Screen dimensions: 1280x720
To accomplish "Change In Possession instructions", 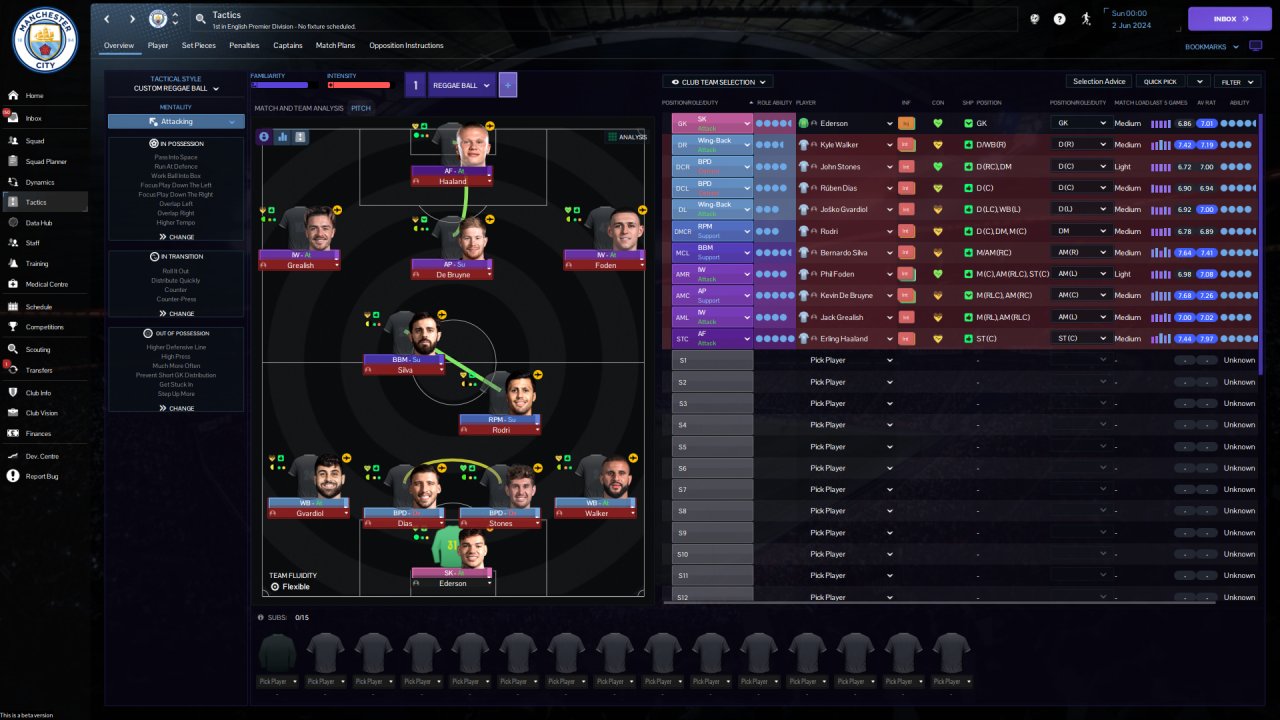I will point(176,237).
